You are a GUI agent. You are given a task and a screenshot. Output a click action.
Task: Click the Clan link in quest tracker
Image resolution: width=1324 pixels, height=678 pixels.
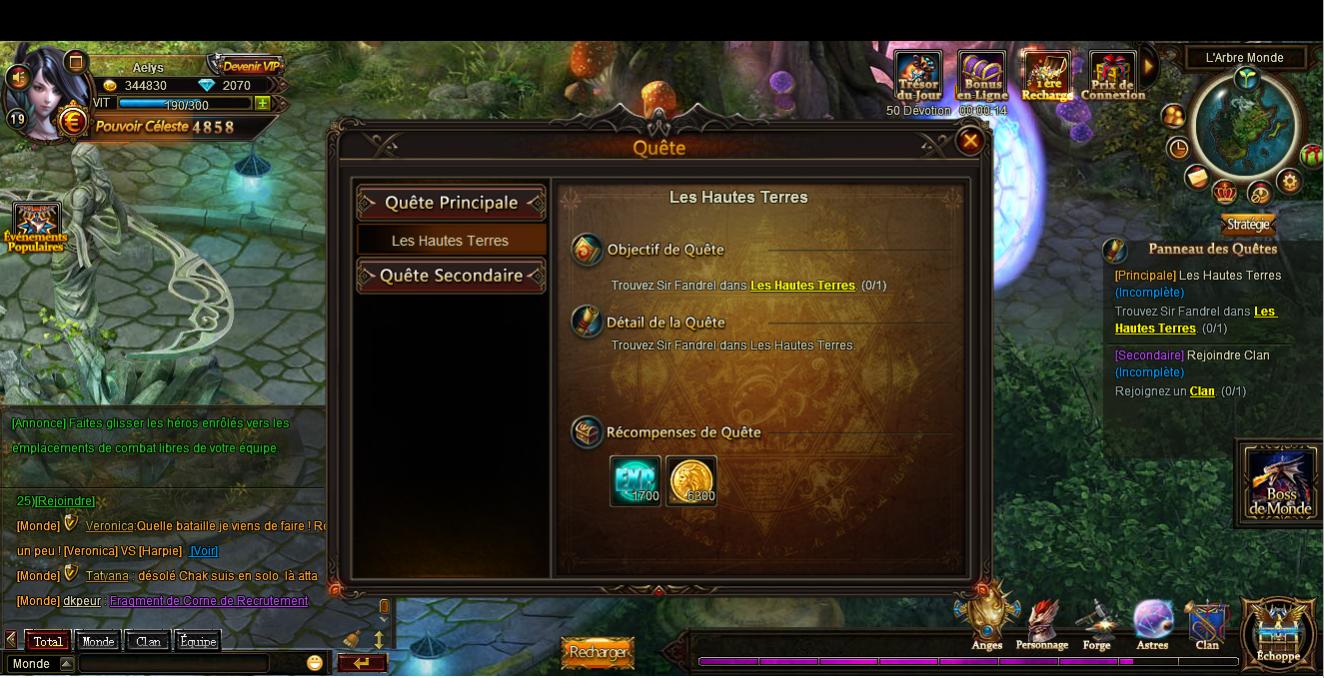[x=1202, y=392]
